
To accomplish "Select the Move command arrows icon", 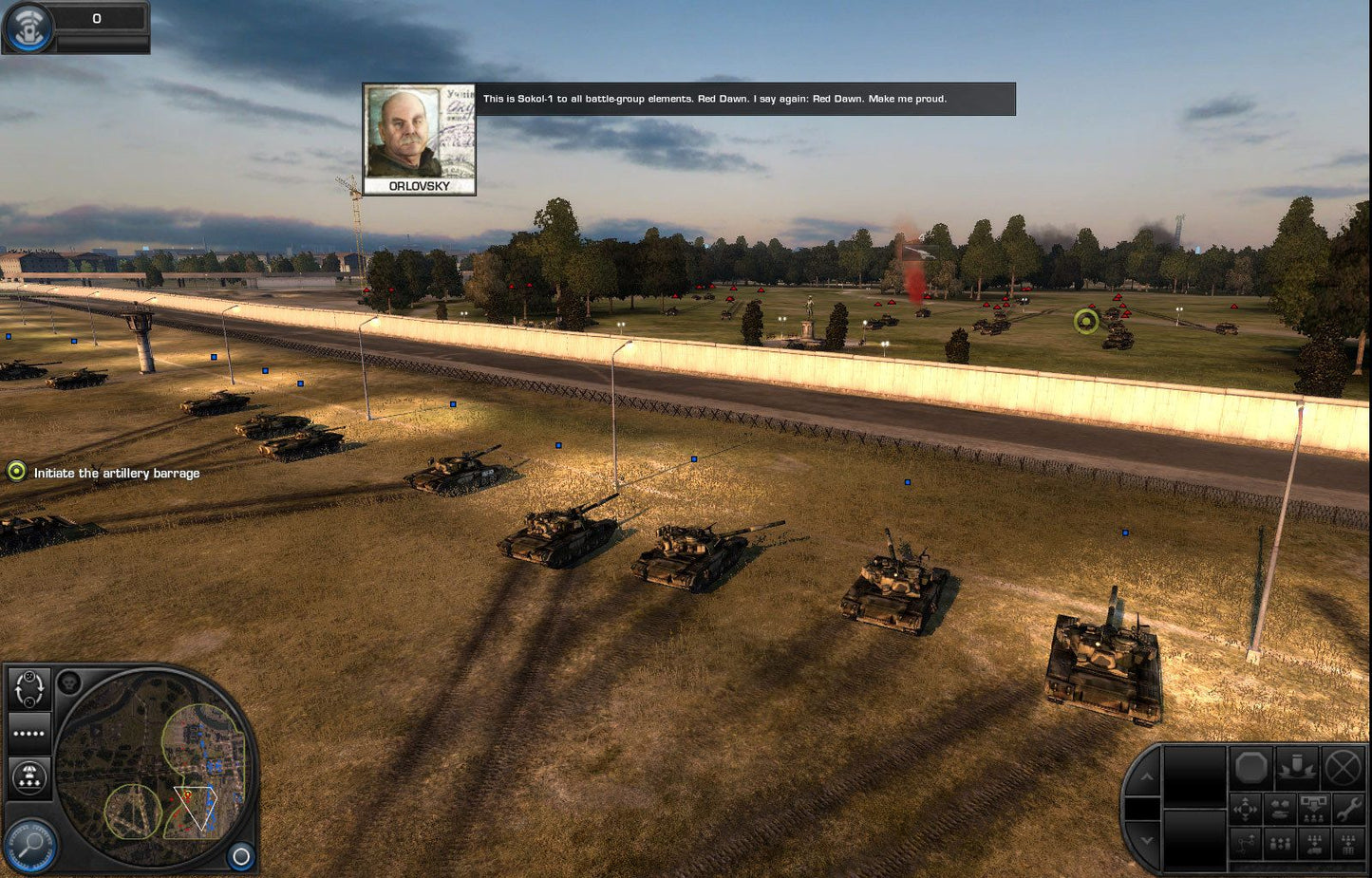I will click(x=1246, y=808).
